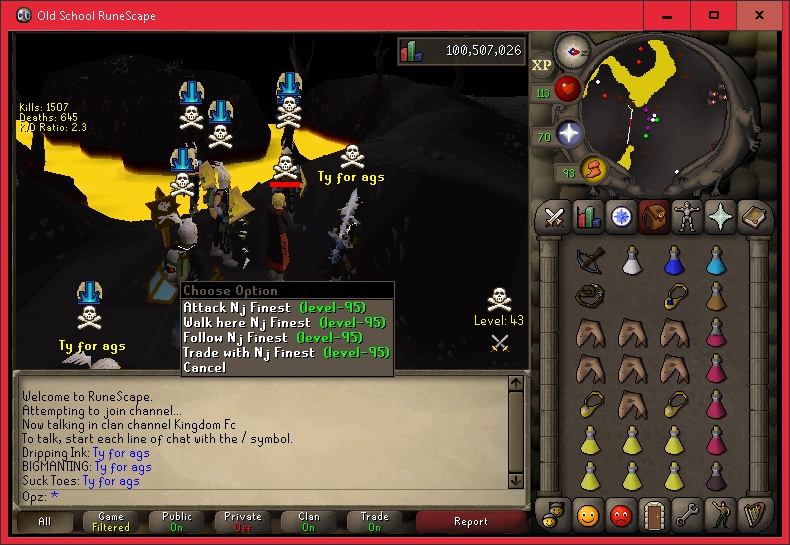Minimize the Old School RuneScape window

pyautogui.click(x=667, y=16)
